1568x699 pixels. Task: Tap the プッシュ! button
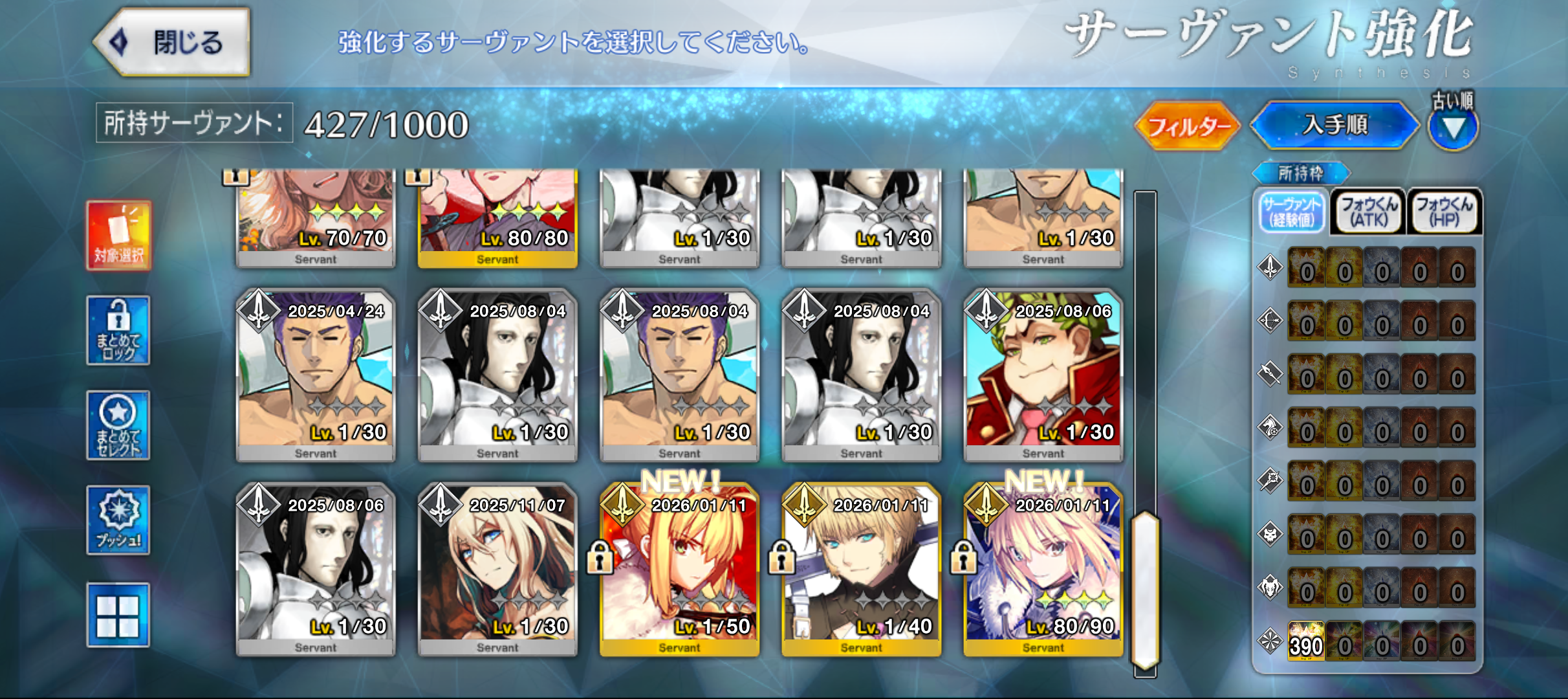click(x=118, y=520)
